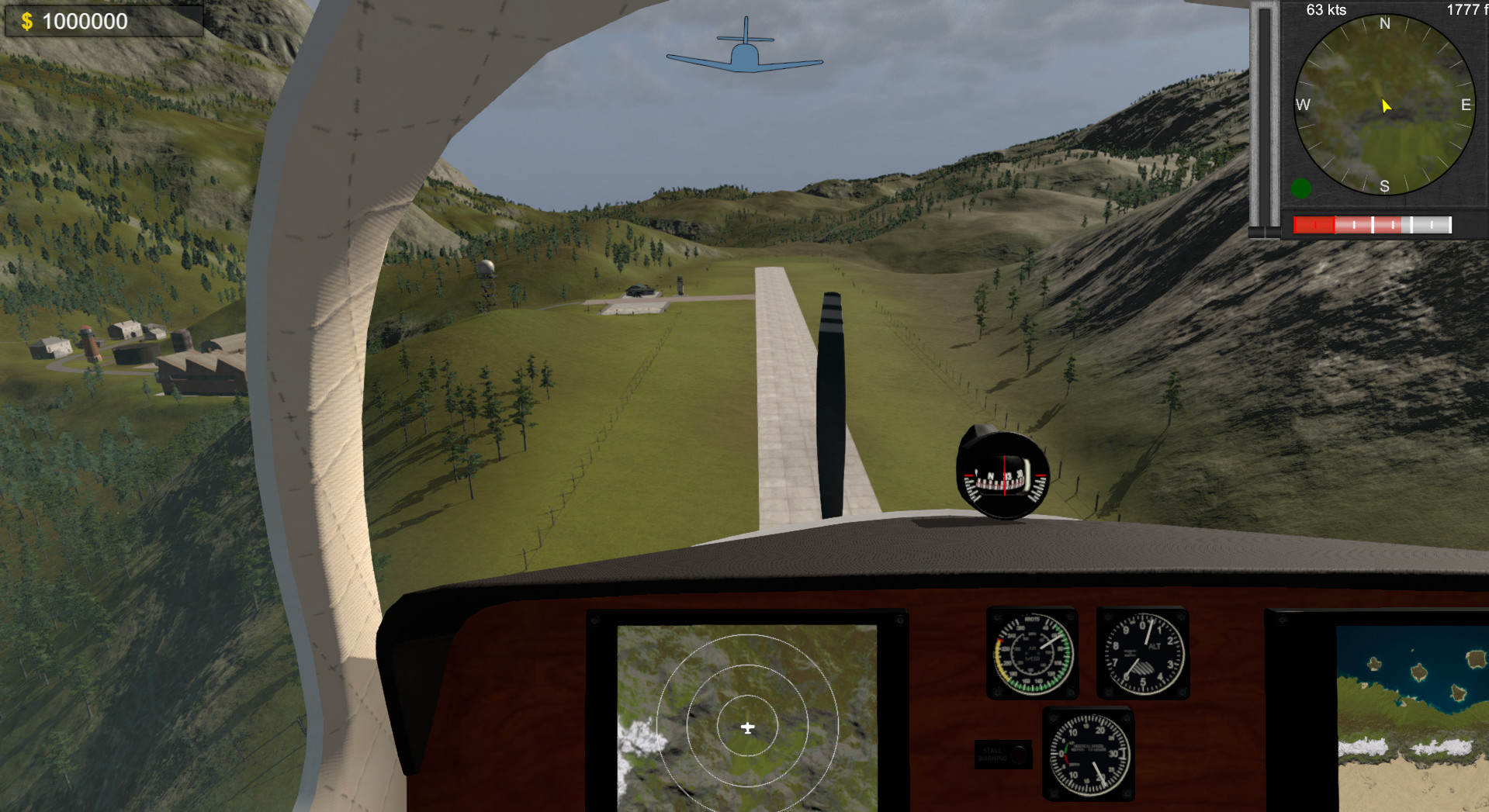
Task: Click the green status indicator light
Action: click(x=1300, y=187)
